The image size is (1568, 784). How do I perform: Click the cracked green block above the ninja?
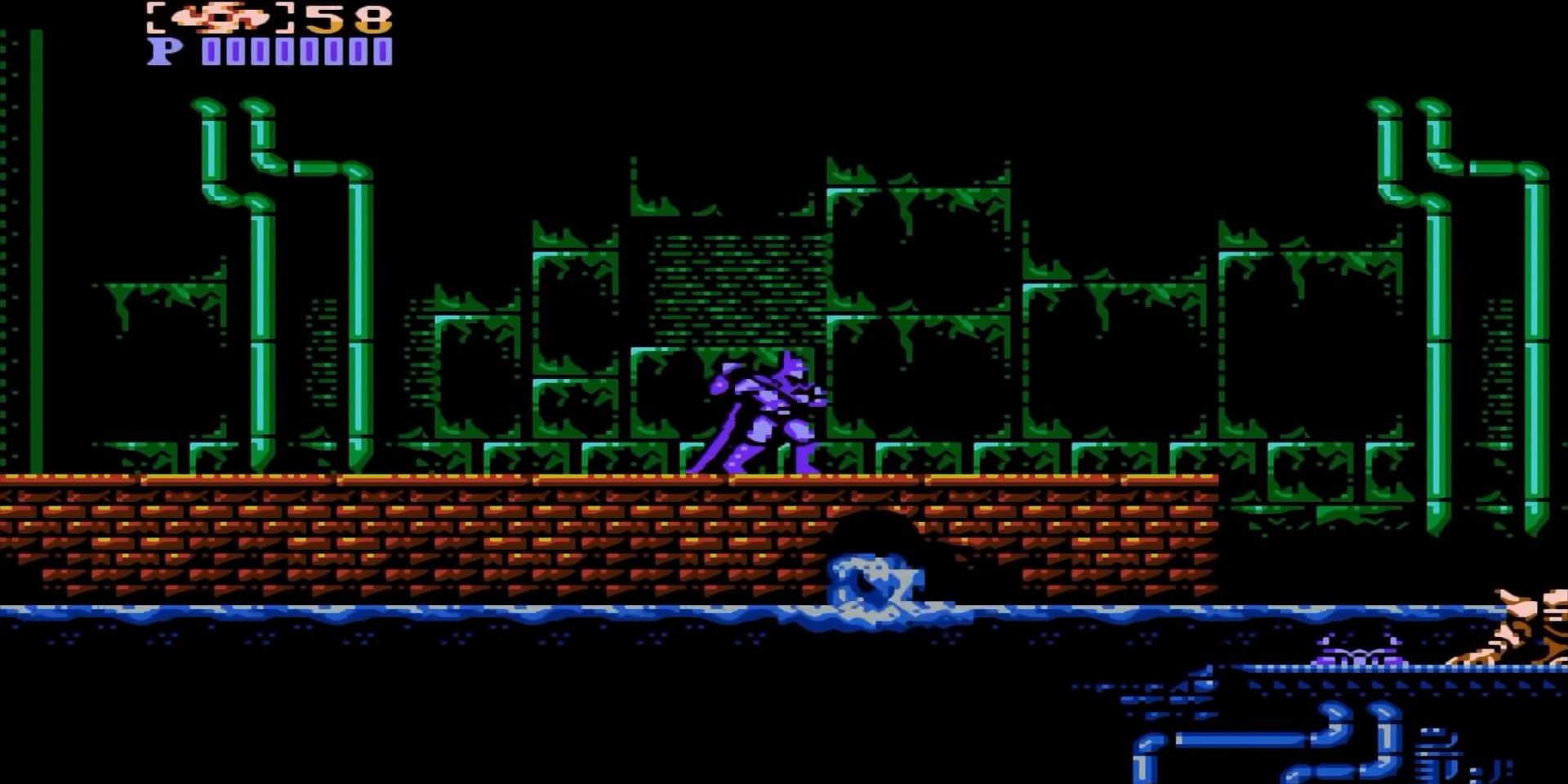(x=735, y=286)
